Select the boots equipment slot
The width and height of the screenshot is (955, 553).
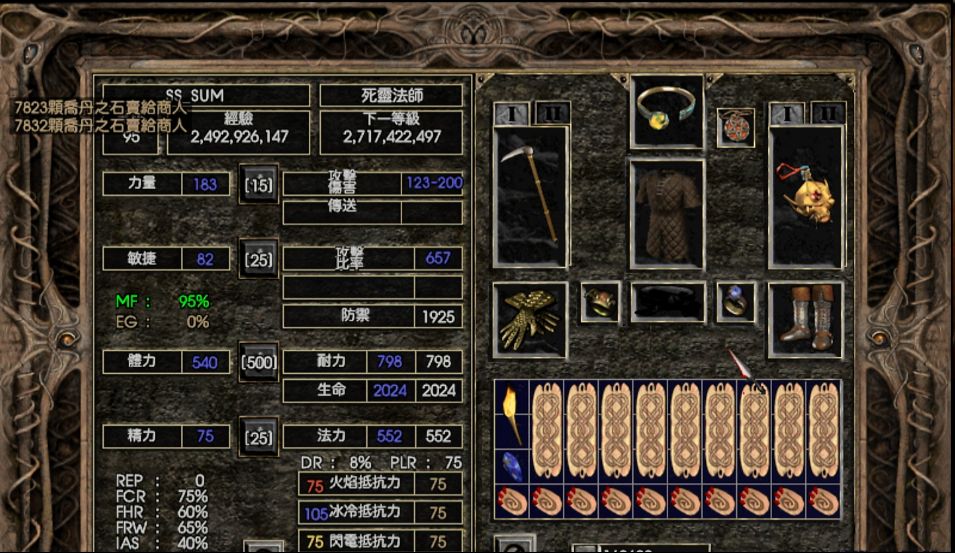pyautogui.click(x=806, y=319)
